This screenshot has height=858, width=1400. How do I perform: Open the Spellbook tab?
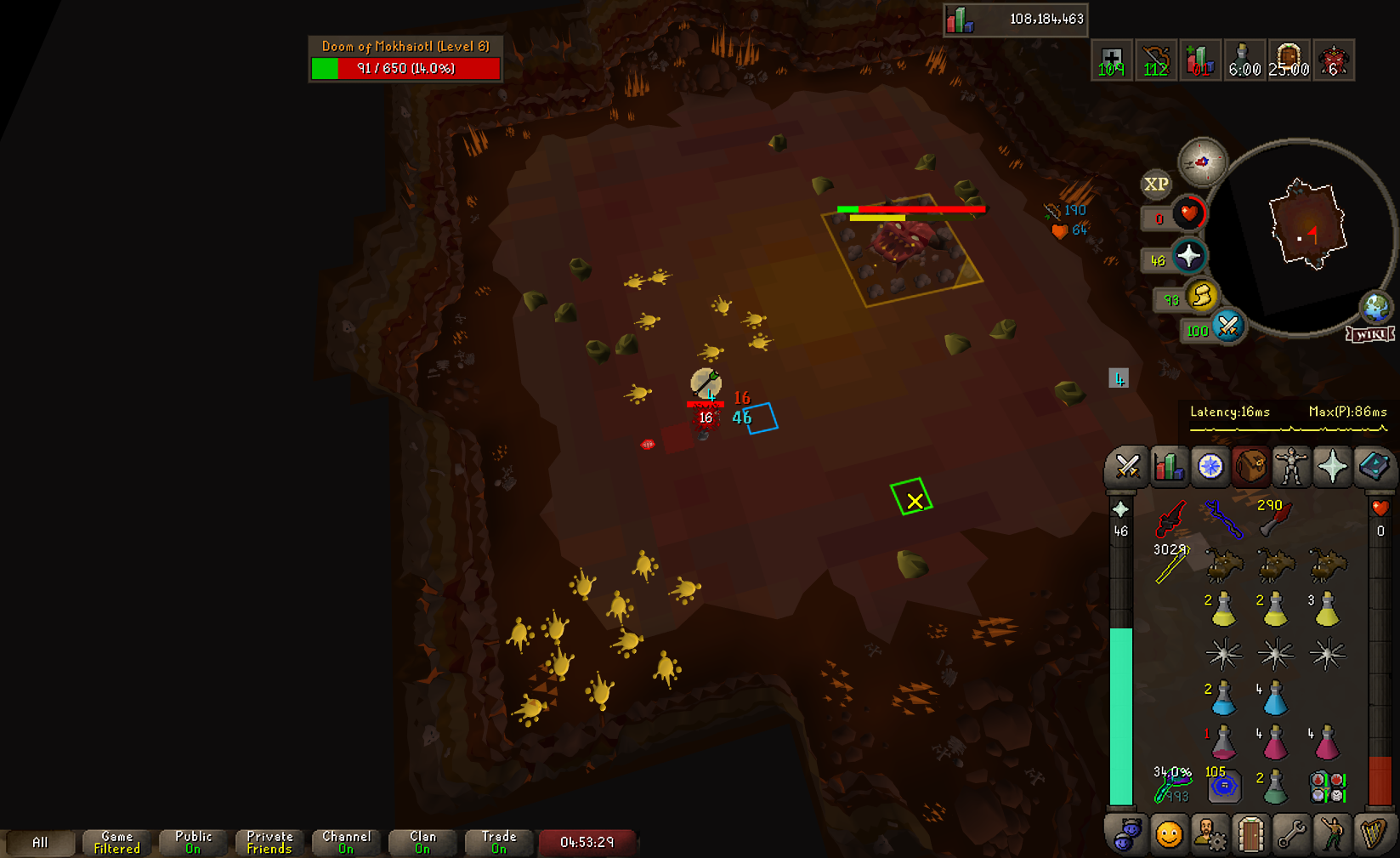coord(1373,466)
